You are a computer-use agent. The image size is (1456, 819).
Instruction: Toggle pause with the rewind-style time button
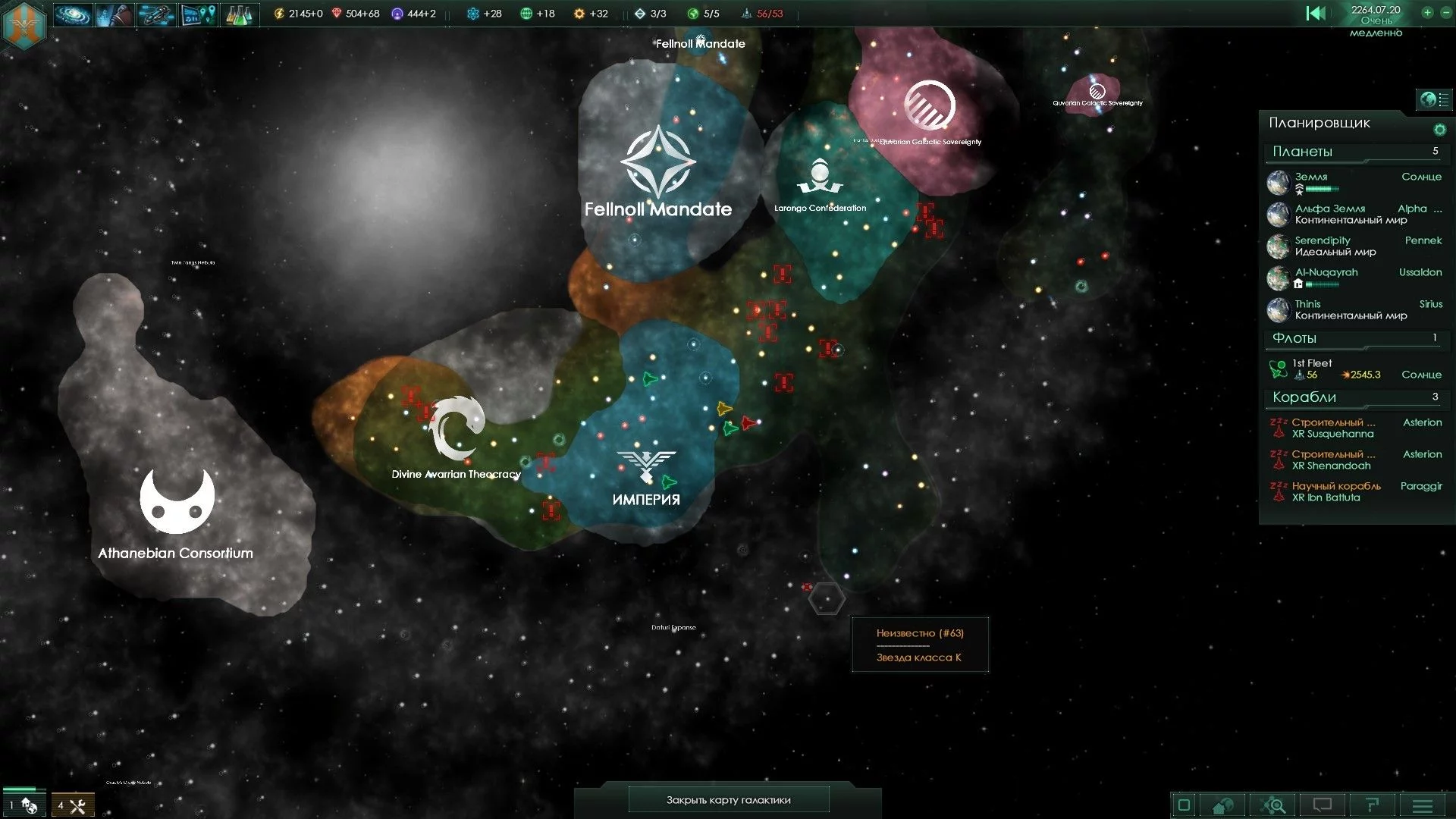coord(1316,13)
